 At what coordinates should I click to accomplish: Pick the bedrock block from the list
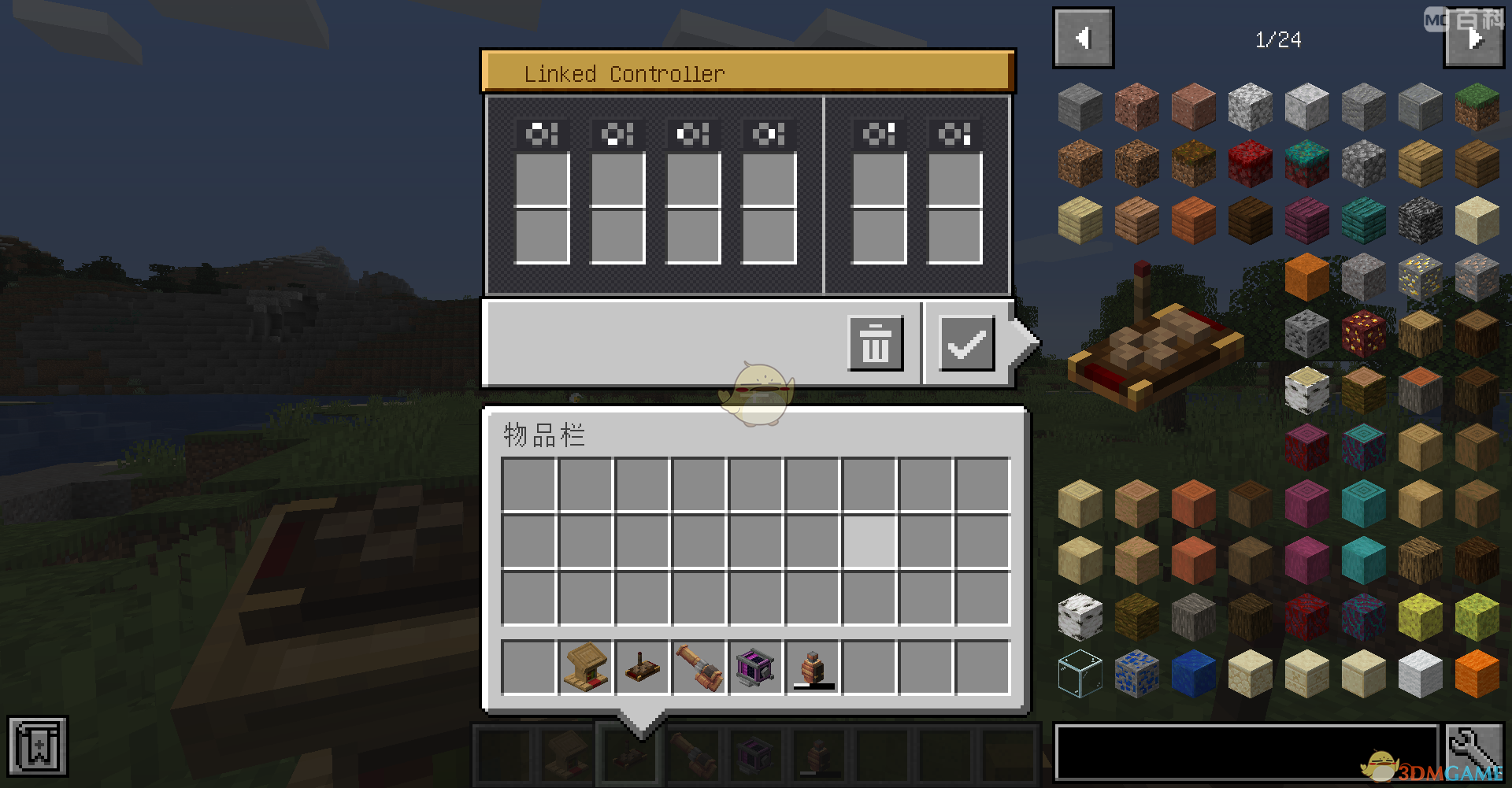pyautogui.click(x=1420, y=220)
